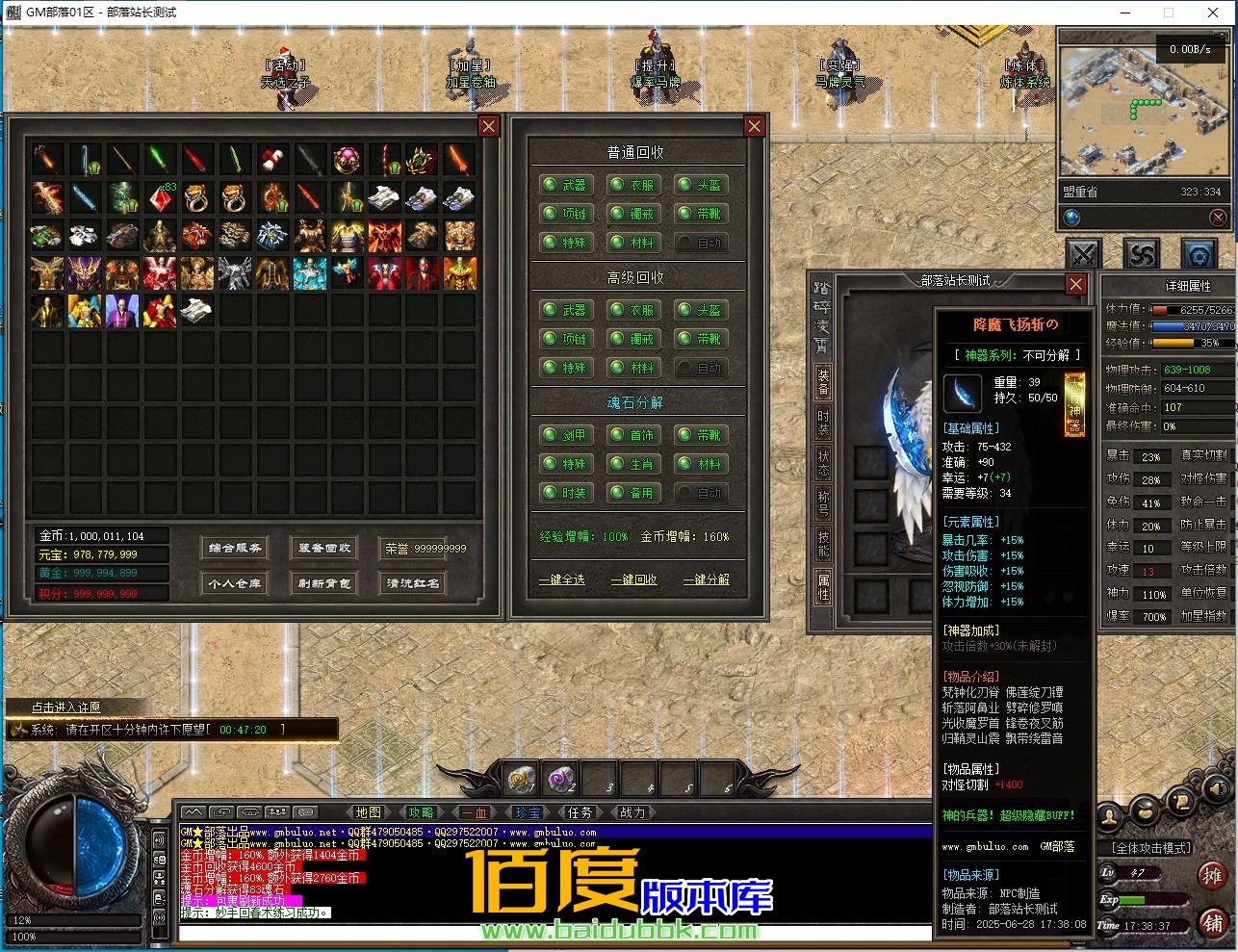Open 个人仓库 personal warehouse

[x=235, y=583]
